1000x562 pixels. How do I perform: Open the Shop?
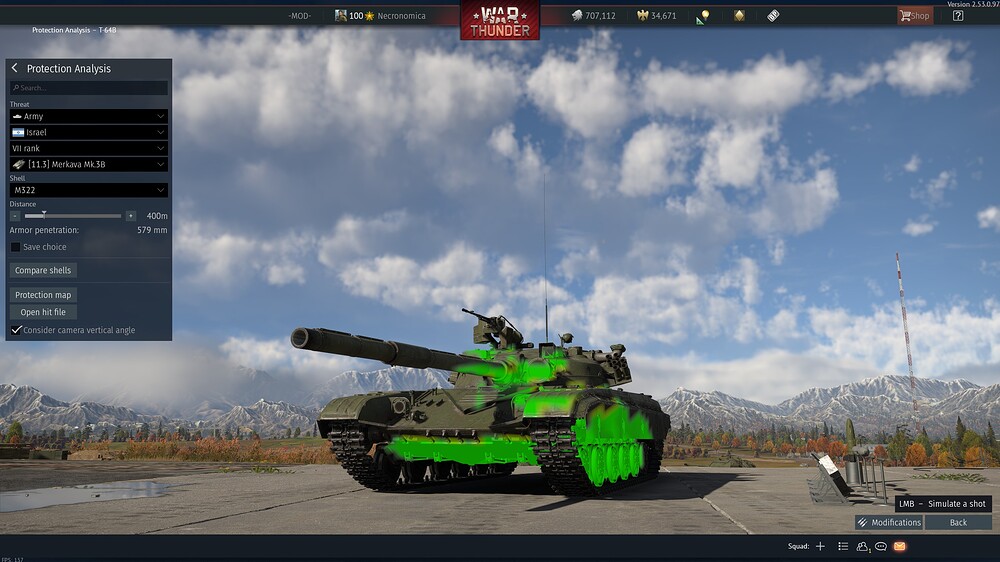click(x=914, y=16)
